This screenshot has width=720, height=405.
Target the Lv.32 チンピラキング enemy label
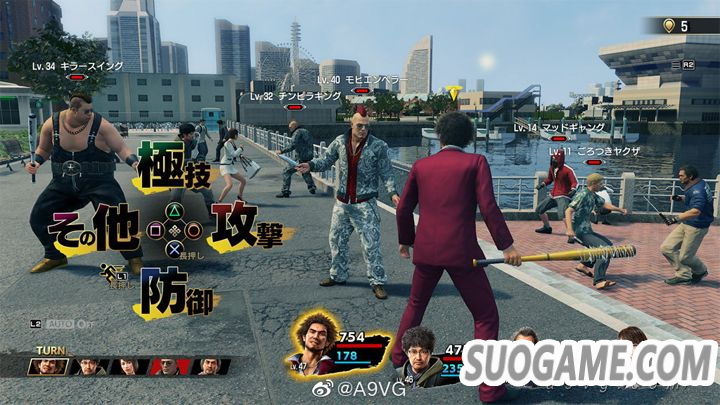pos(292,96)
